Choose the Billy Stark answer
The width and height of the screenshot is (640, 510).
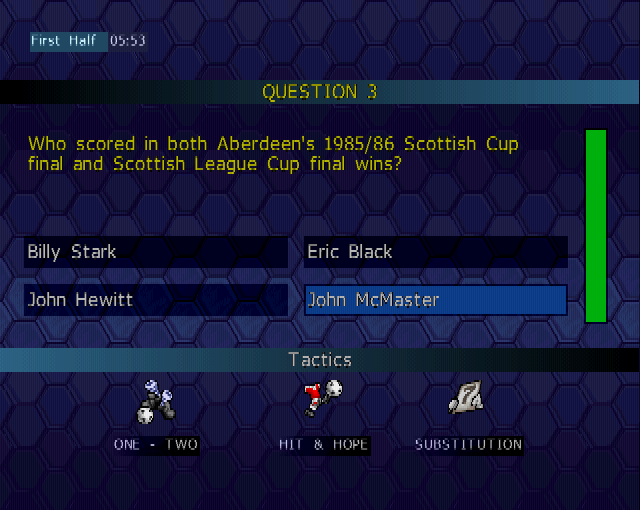tap(155, 252)
